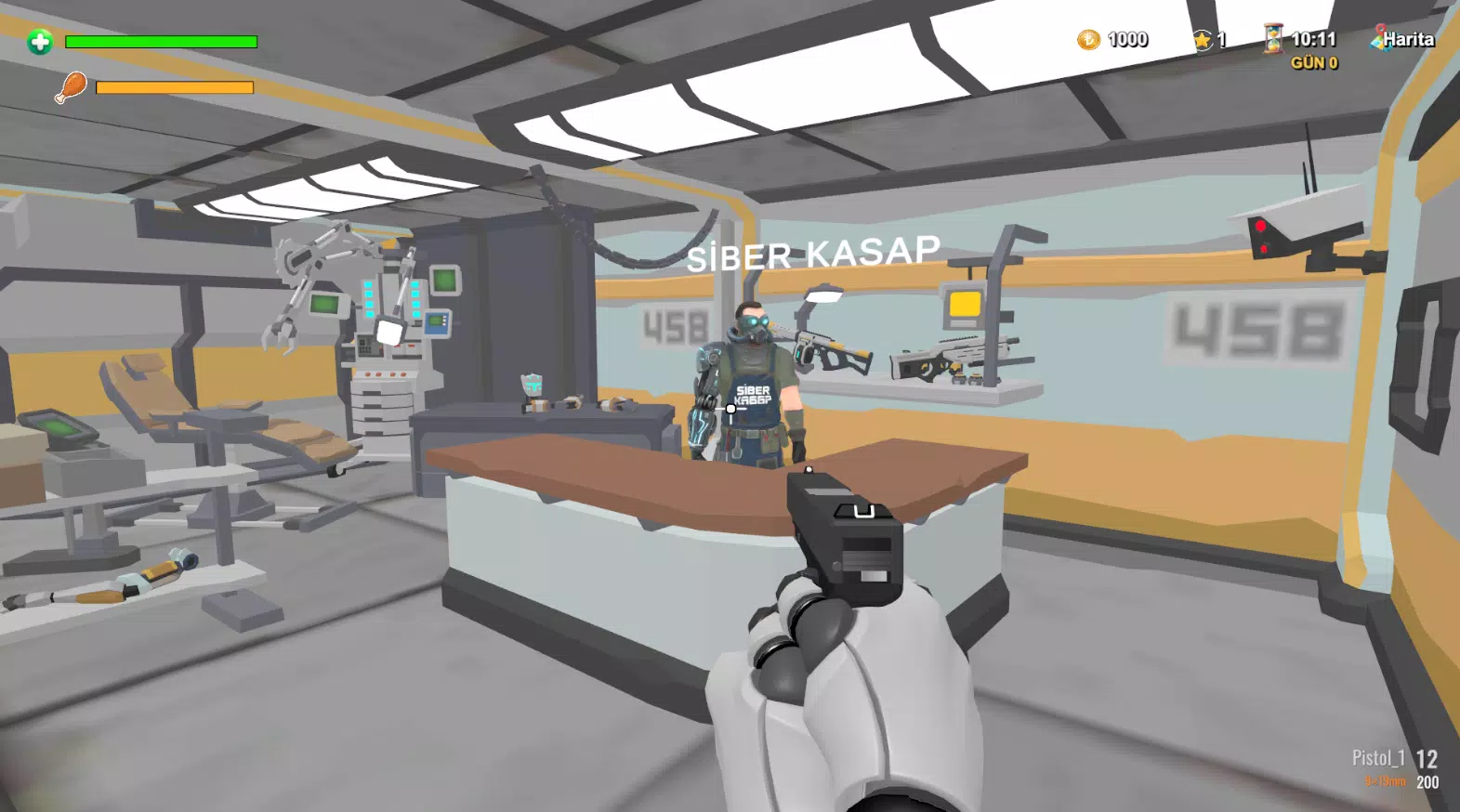Image resolution: width=1460 pixels, height=812 pixels.
Task: Open the Harita map icon
Action: click(1405, 39)
